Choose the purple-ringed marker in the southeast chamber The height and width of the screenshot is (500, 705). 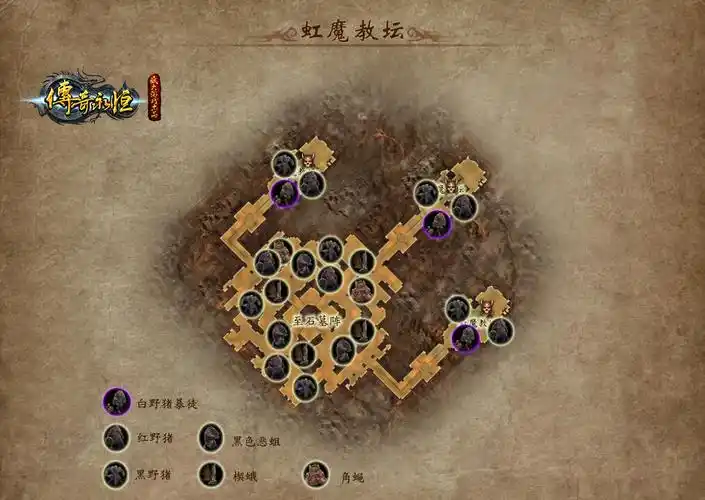pyautogui.click(x=466, y=338)
